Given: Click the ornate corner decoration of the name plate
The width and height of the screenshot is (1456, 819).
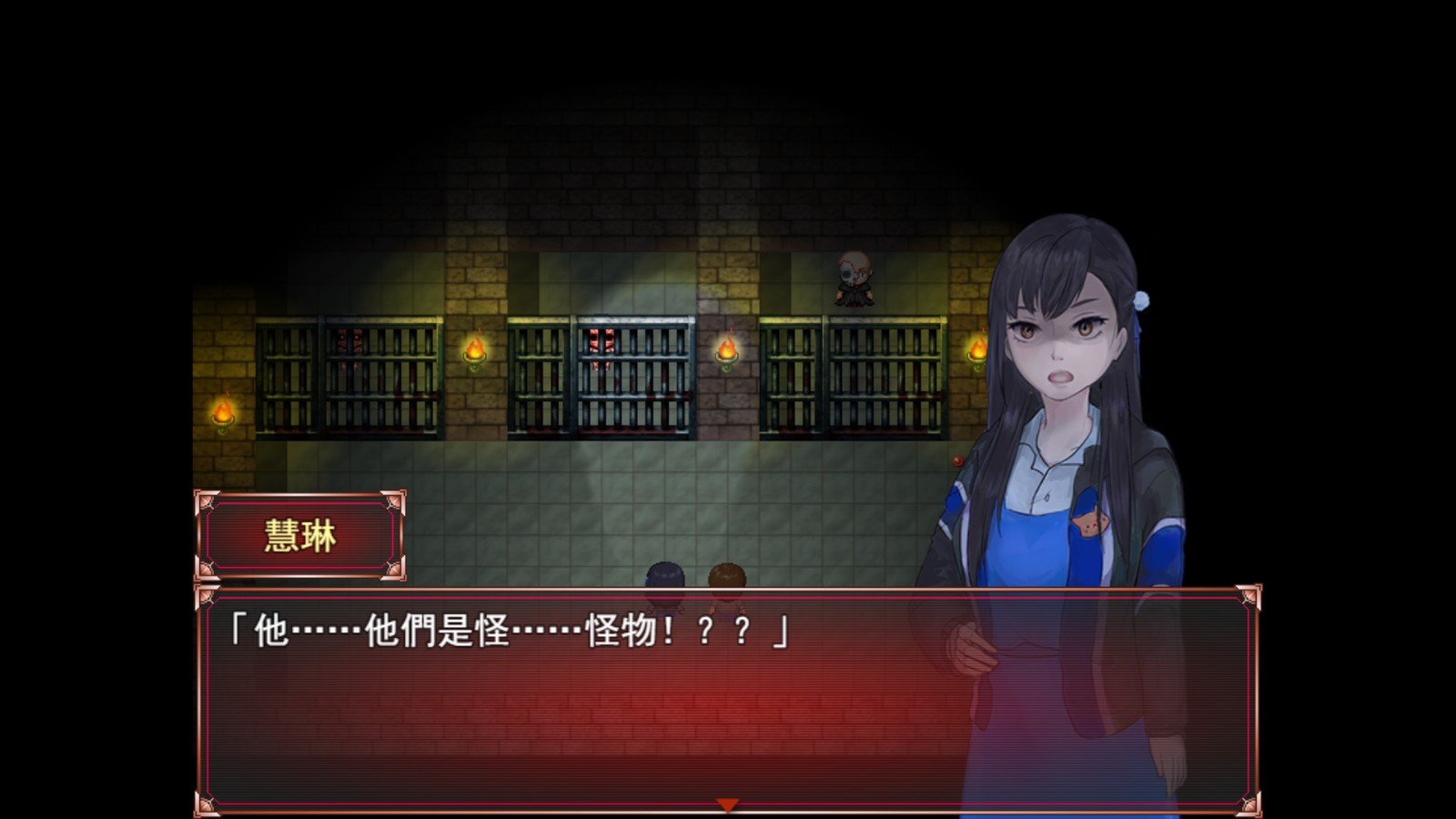Looking at the screenshot, I should (x=205, y=500).
